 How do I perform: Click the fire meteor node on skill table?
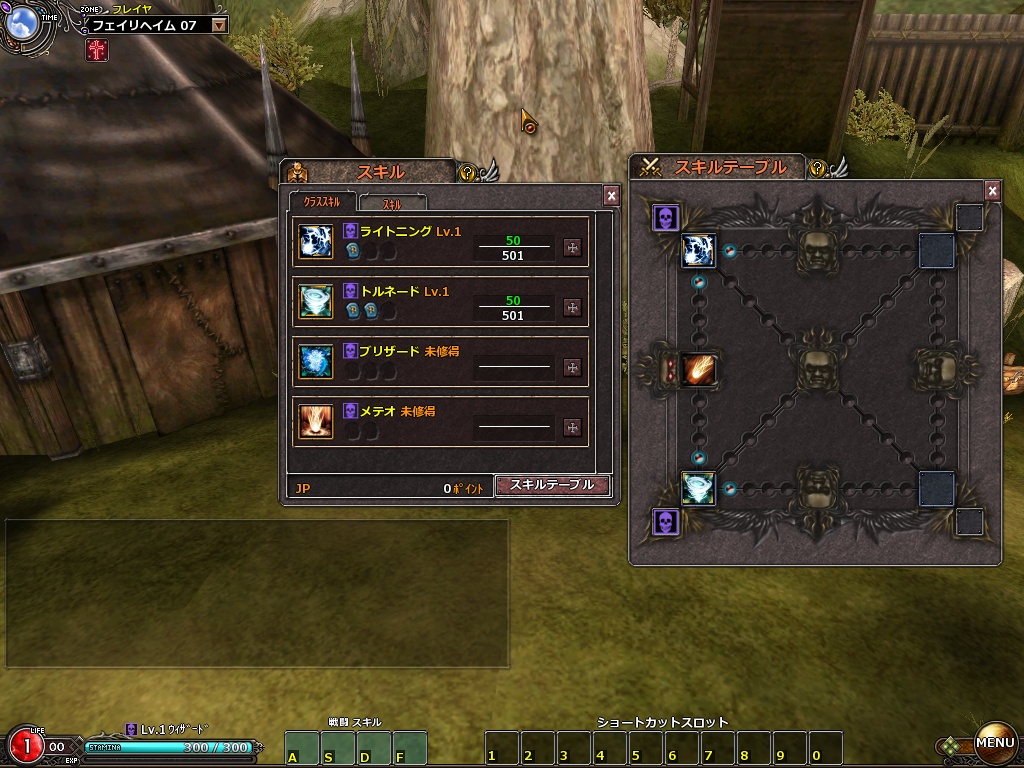(x=697, y=369)
